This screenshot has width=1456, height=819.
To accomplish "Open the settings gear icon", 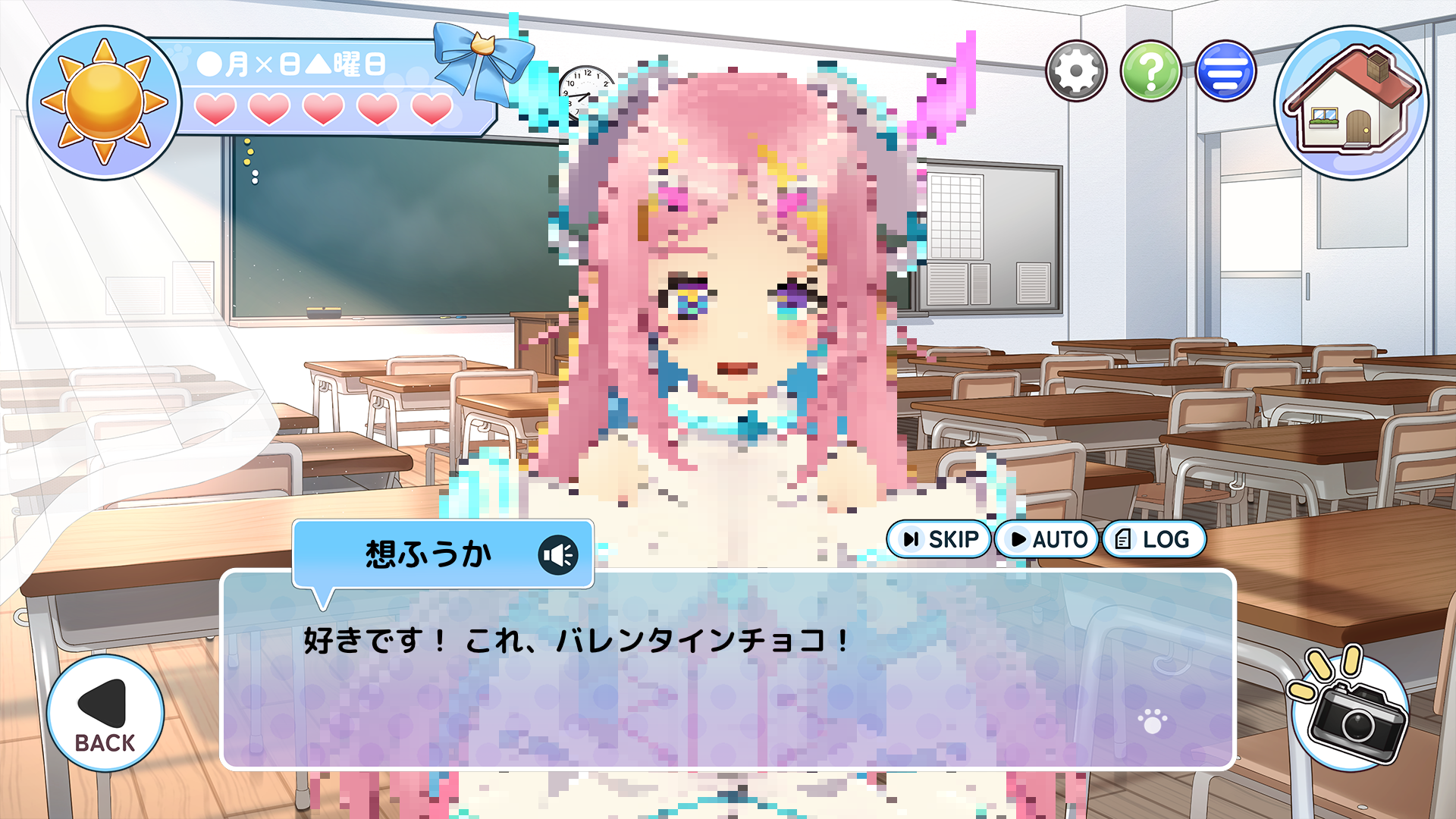I will [1078, 71].
